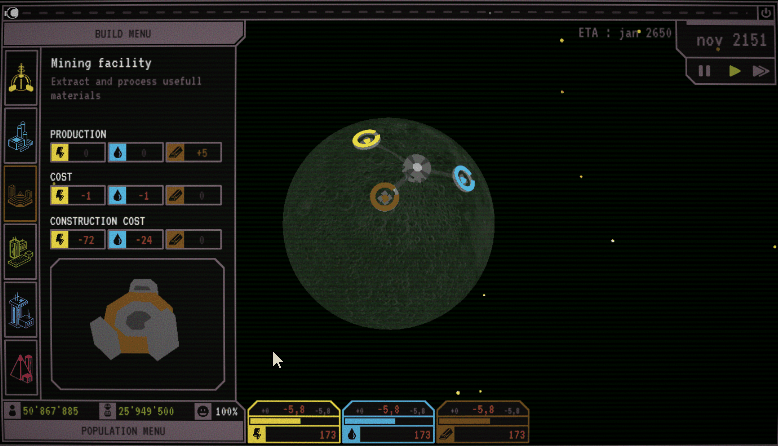Resume time at normal speed
Viewport: 778px width, 446px height.
(734, 71)
